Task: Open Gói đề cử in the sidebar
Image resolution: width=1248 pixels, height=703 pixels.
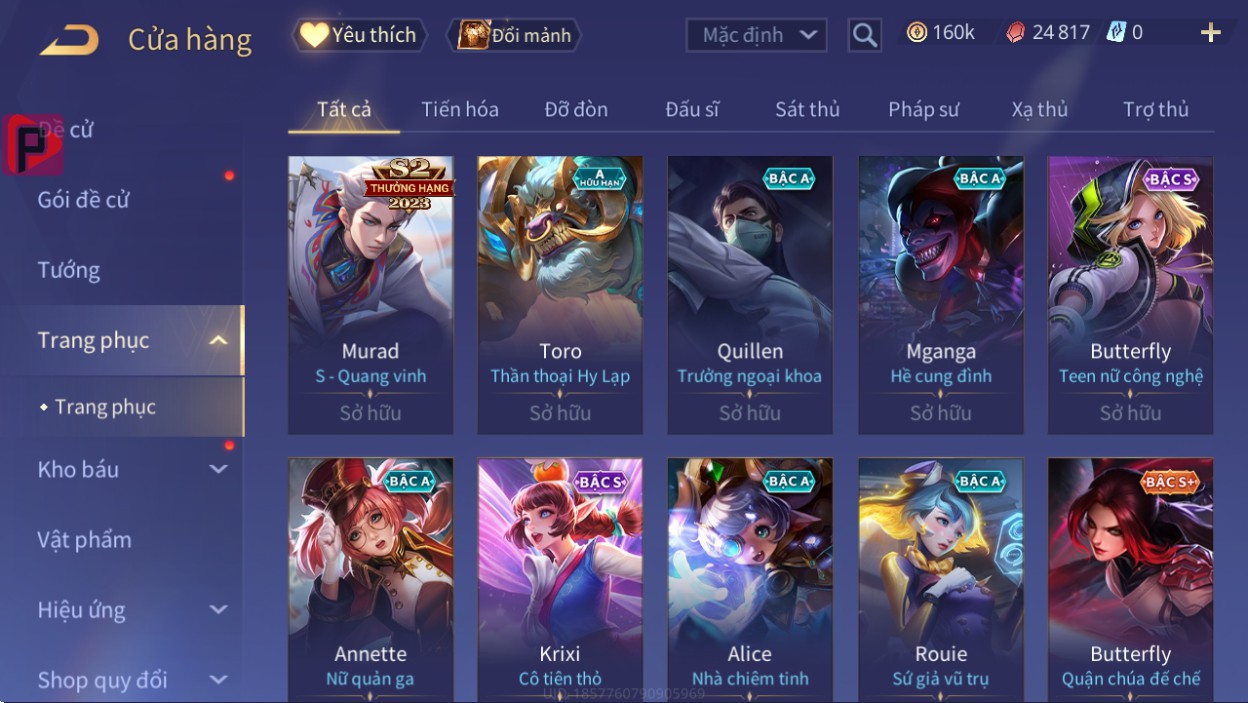Action: coord(84,199)
